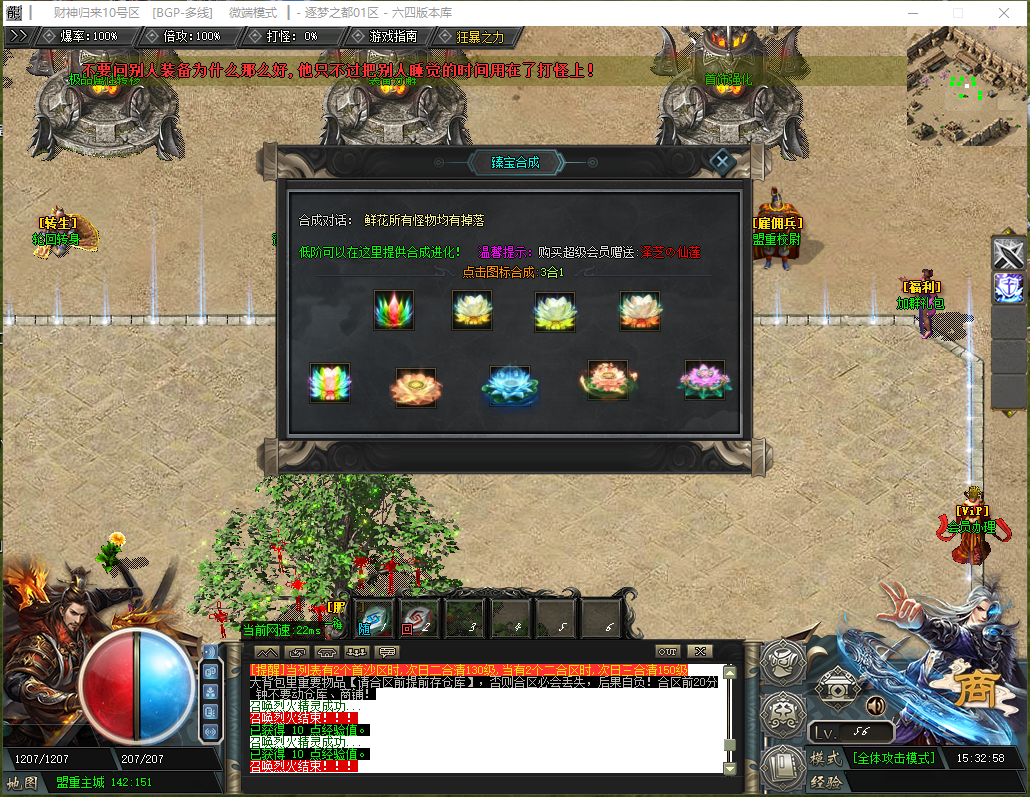Viewport: 1030px width, 797px height.
Task: Collapse the top bar with the double-arrow button
Action: tap(18, 35)
